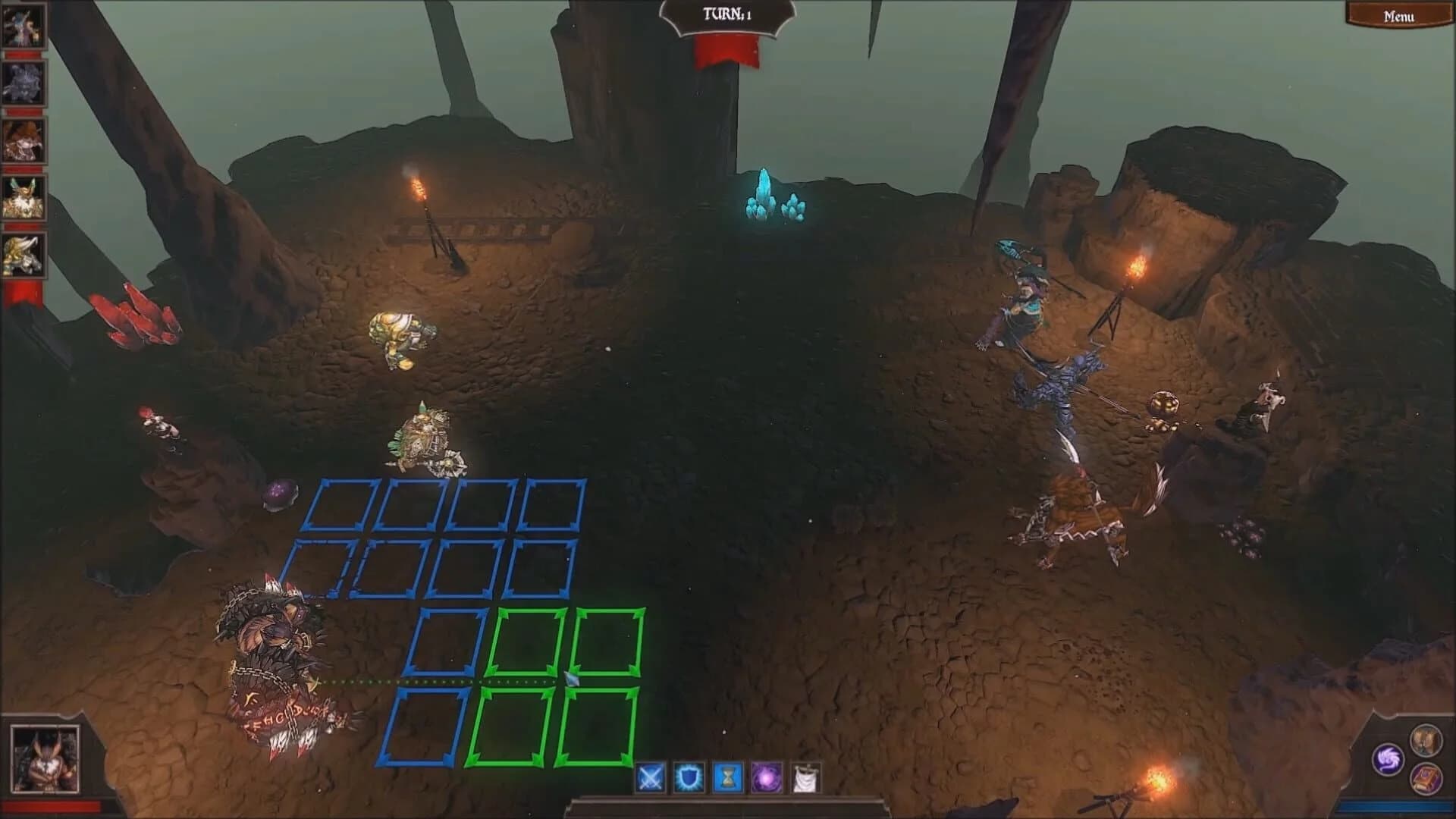Open the purple magic orb ability
The height and width of the screenshot is (819, 1456).
coord(767,777)
